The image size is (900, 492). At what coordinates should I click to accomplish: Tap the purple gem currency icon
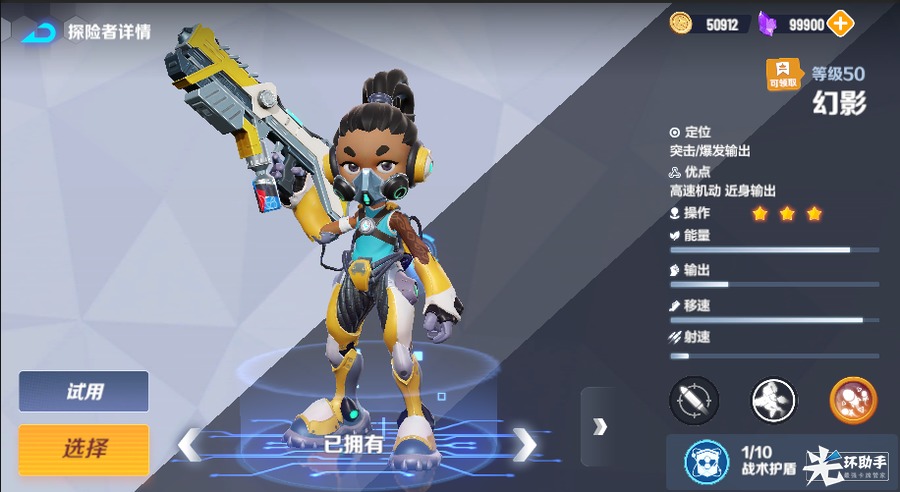coord(767,23)
